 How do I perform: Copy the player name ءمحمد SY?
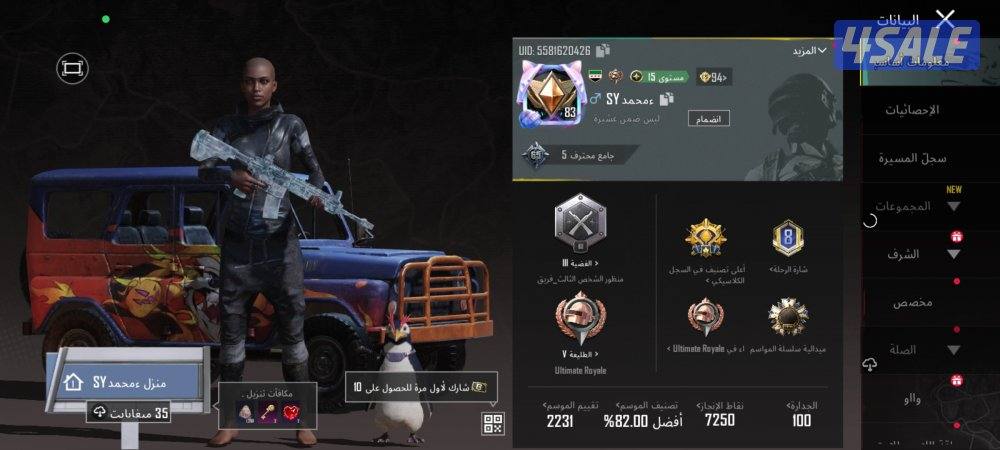pos(667,99)
